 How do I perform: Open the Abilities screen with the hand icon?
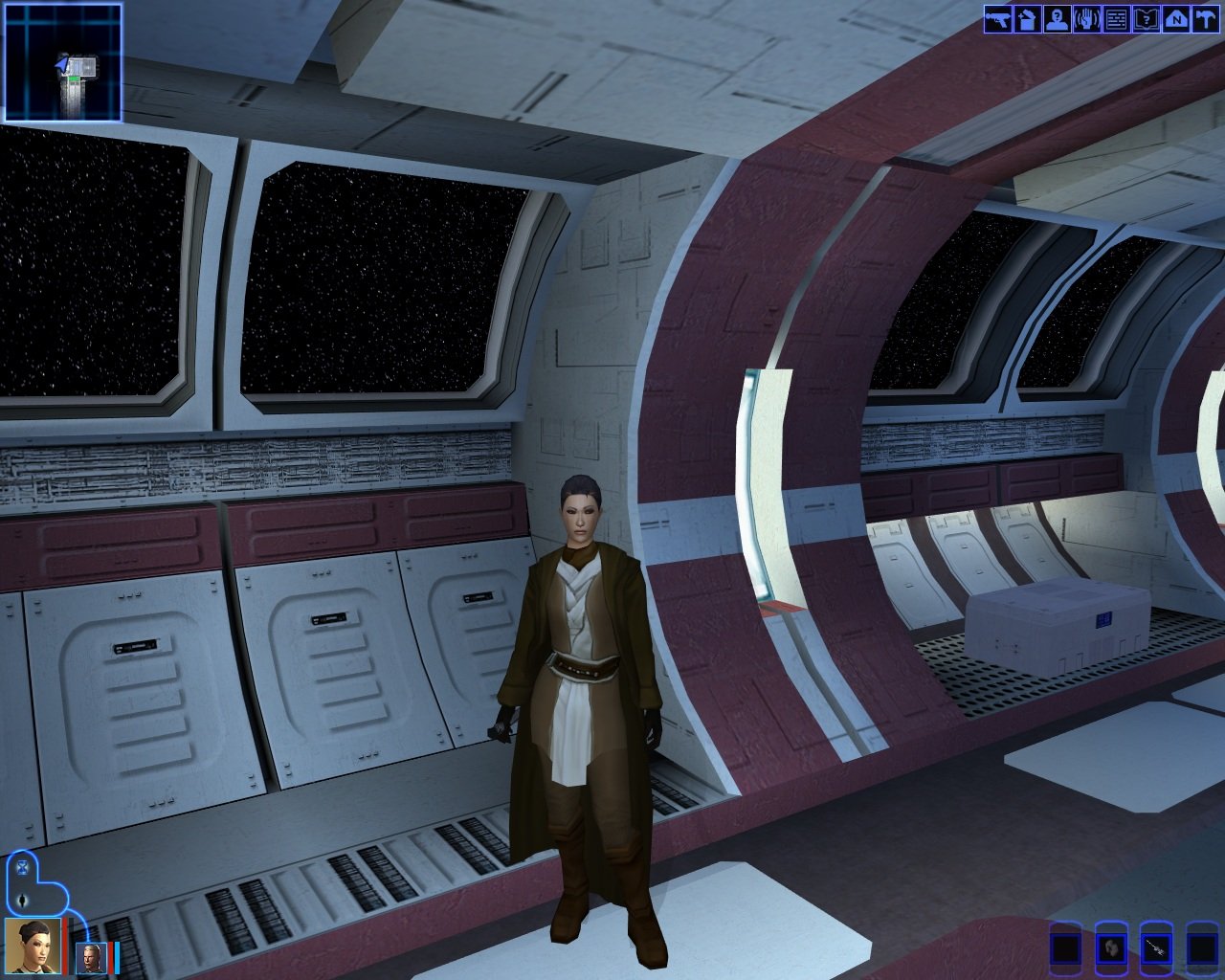click(x=1086, y=19)
